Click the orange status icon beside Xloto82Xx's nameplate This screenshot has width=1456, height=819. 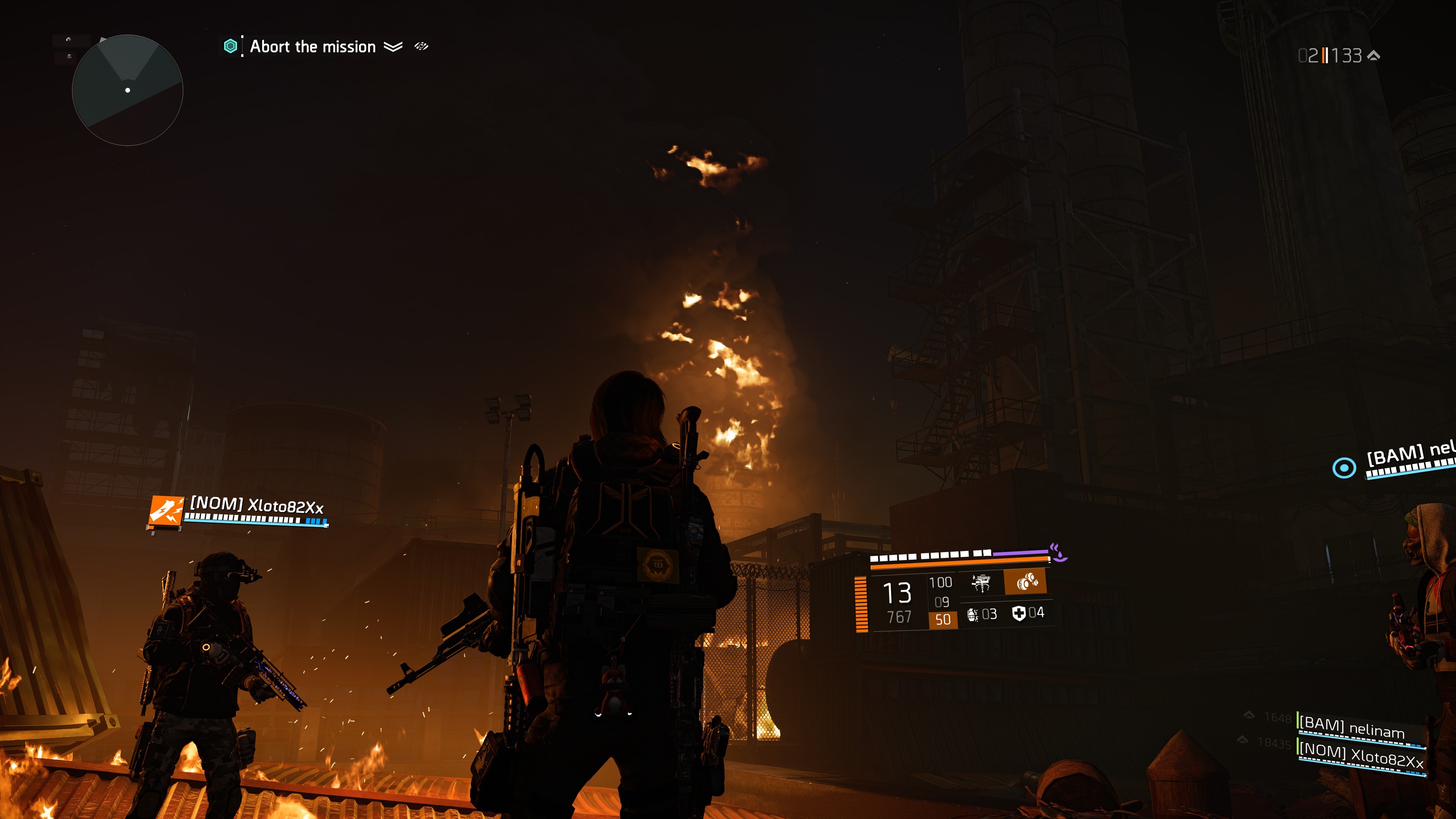(166, 511)
